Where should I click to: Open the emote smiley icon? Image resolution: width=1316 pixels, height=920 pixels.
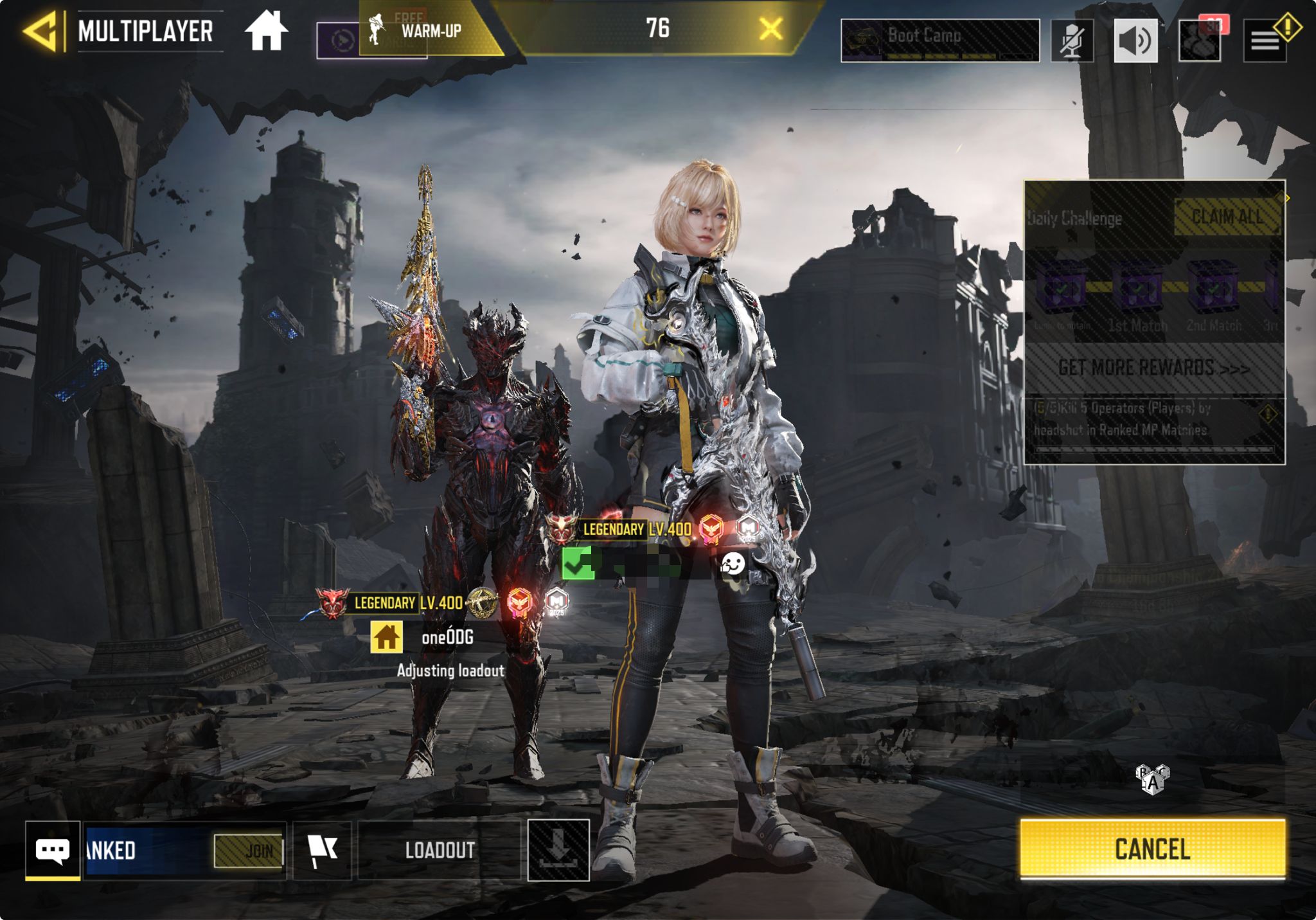pyautogui.click(x=732, y=564)
